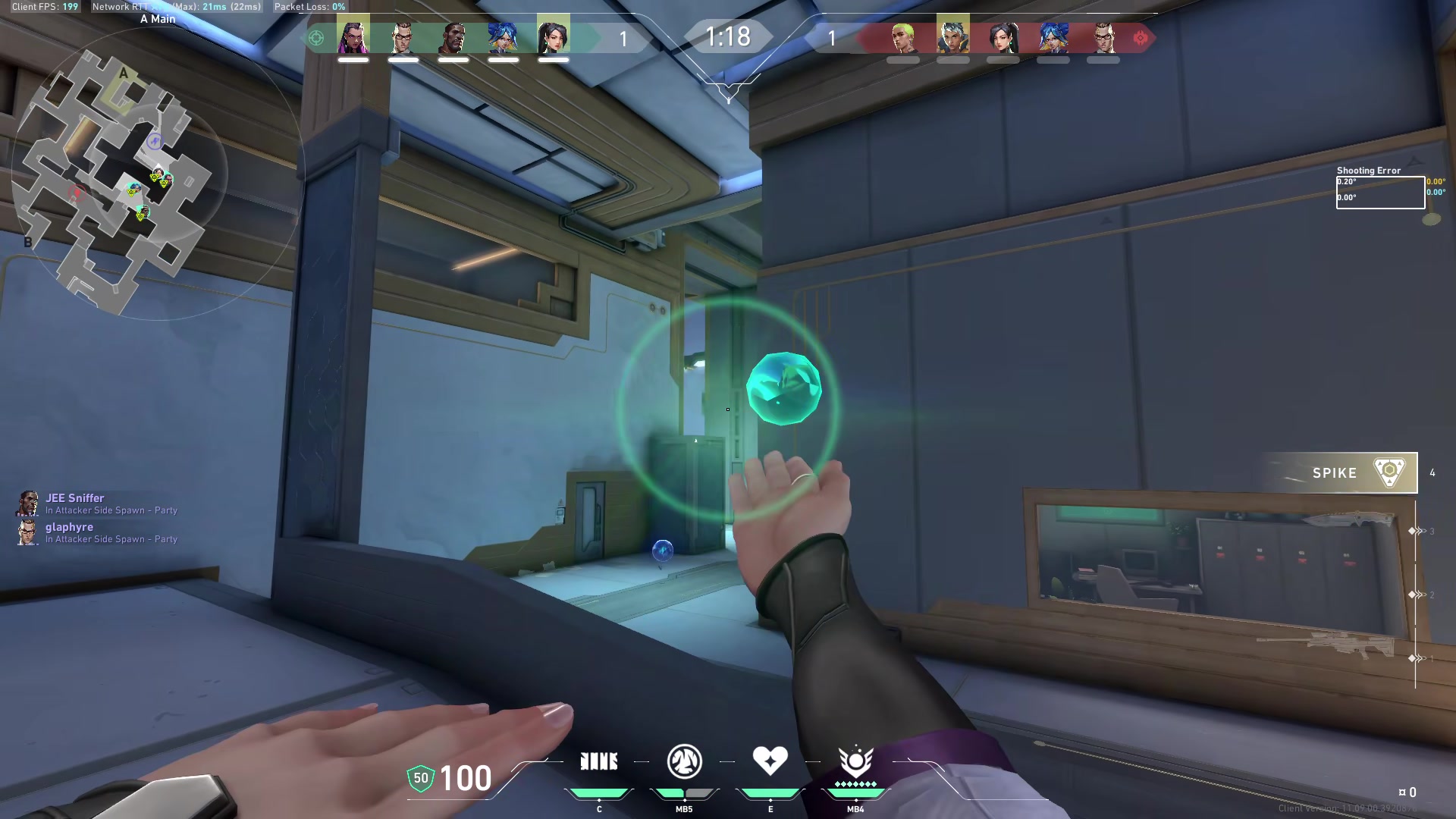Image resolution: width=1456 pixels, height=819 pixels.
Task: Select Sage's Barrier Orb ability icon
Action: pos(599,761)
